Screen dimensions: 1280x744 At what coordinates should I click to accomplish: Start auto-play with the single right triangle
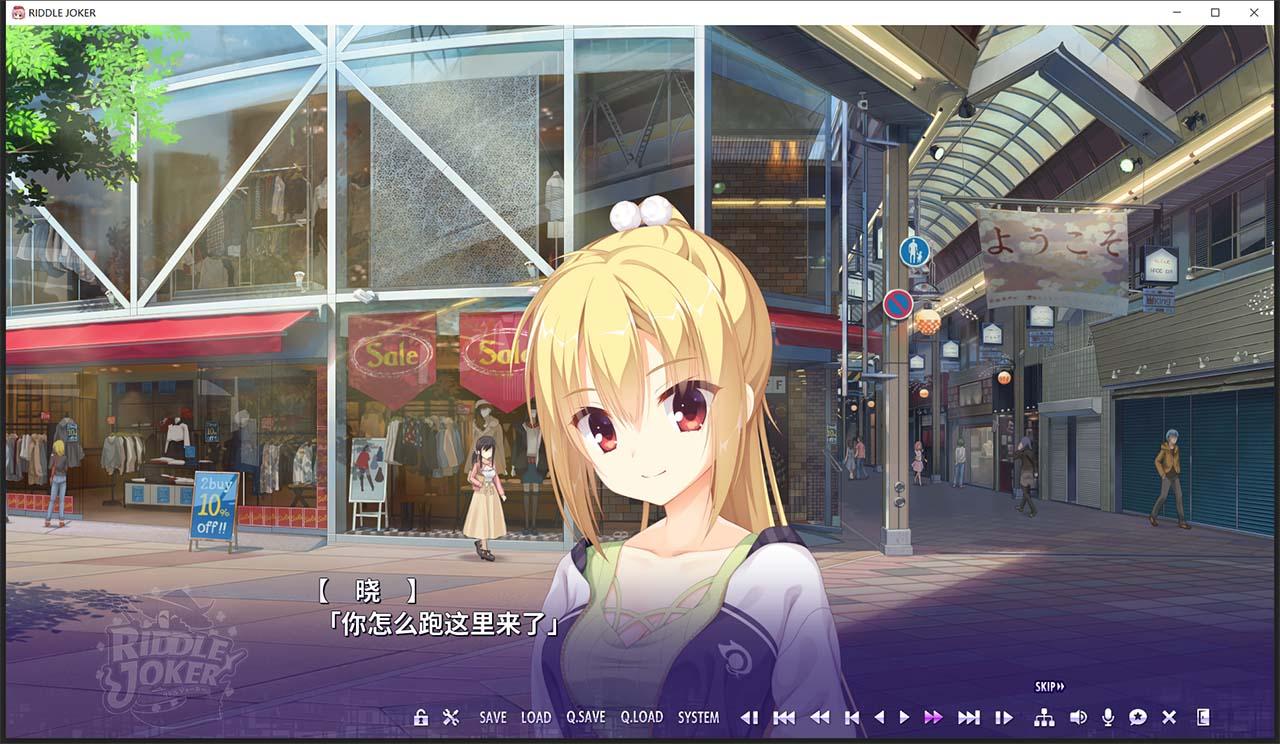tap(904, 717)
